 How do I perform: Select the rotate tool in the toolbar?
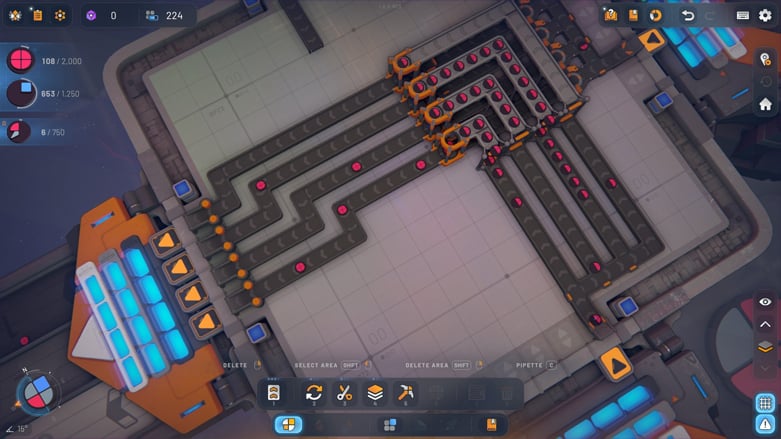click(x=314, y=393)
